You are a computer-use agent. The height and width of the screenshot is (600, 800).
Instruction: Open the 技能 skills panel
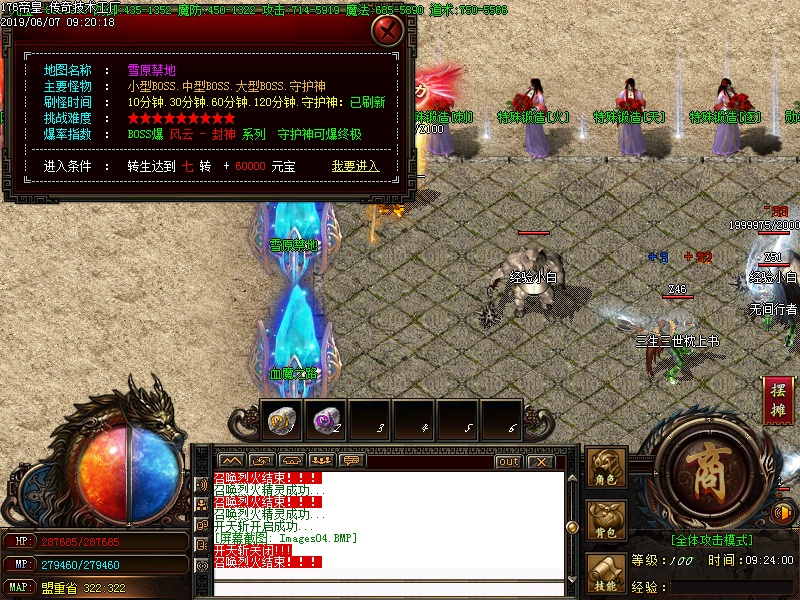tap(607, 571)
